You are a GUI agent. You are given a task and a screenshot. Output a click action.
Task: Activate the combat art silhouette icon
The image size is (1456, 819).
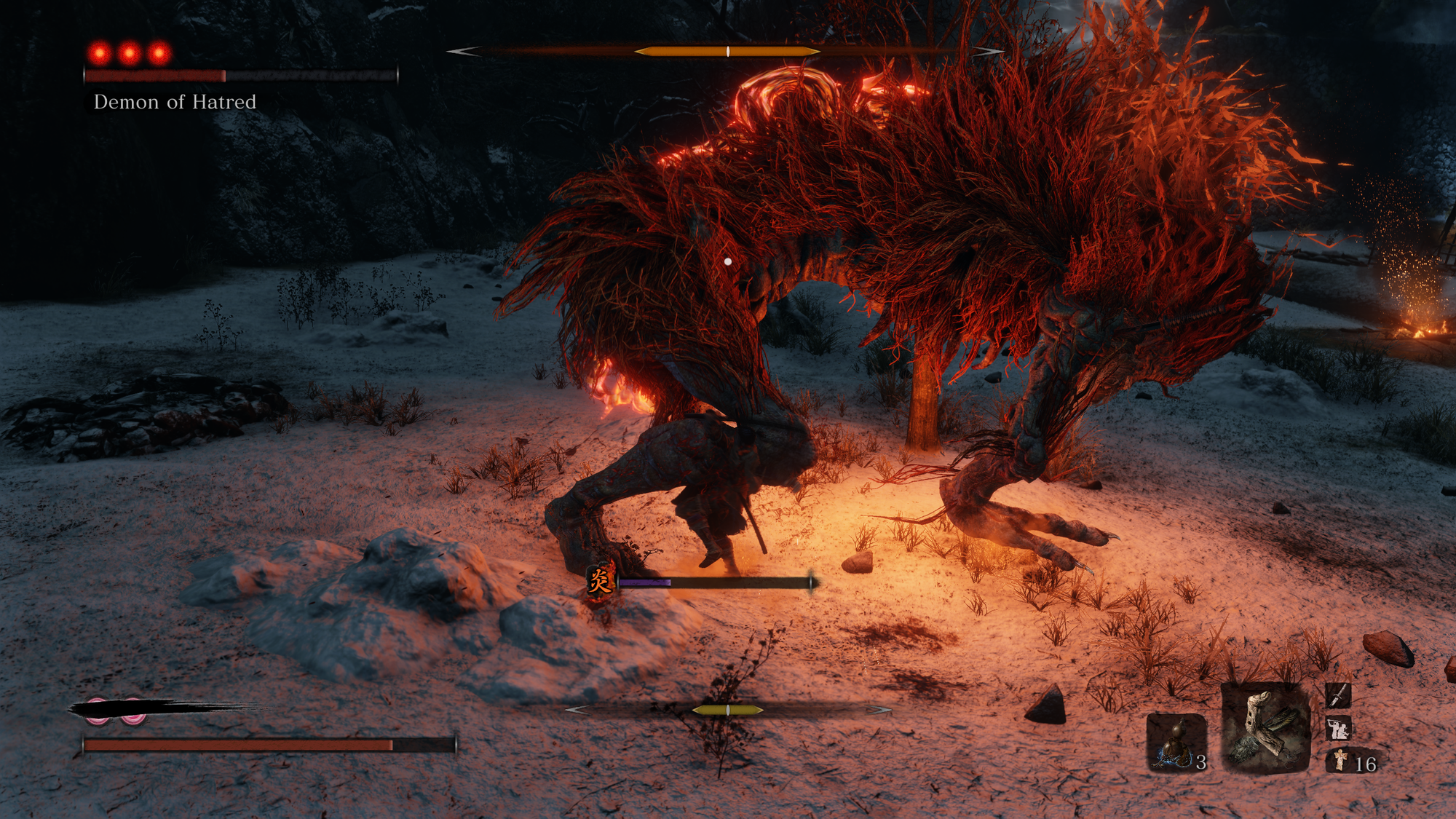point(1338,728)
